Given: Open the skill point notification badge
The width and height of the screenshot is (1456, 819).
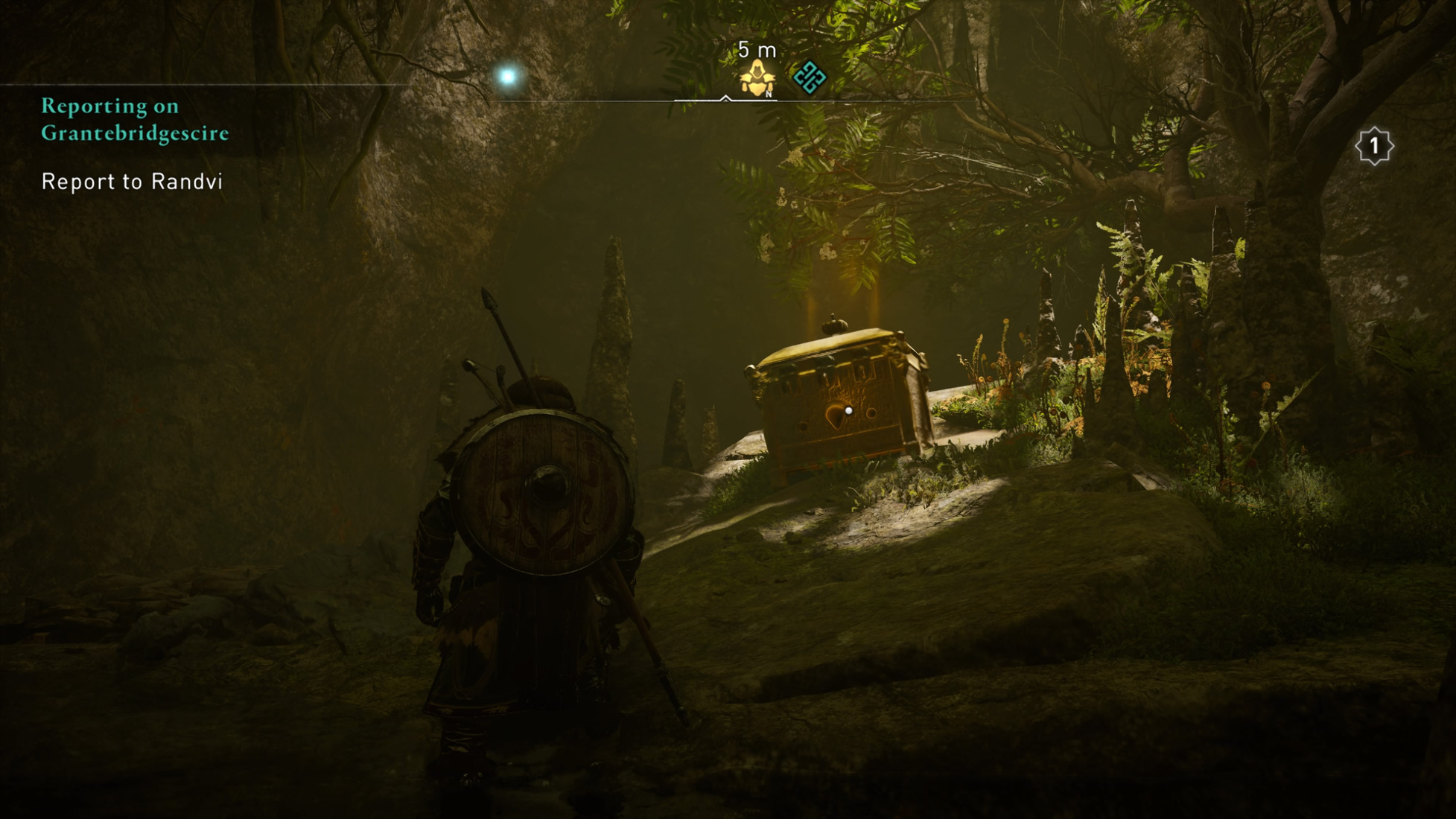Looking at the screenshot, I should (x=1373, y=146).
